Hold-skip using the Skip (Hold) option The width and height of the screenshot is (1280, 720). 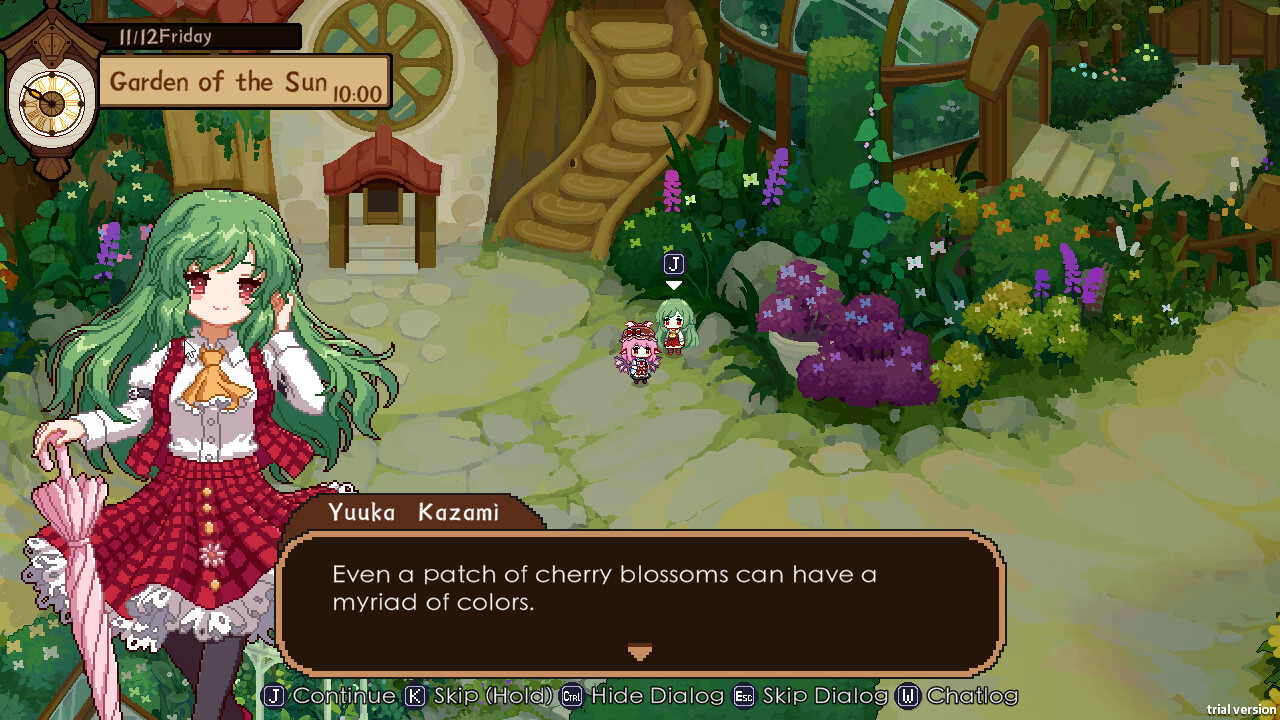click(470, 696)
